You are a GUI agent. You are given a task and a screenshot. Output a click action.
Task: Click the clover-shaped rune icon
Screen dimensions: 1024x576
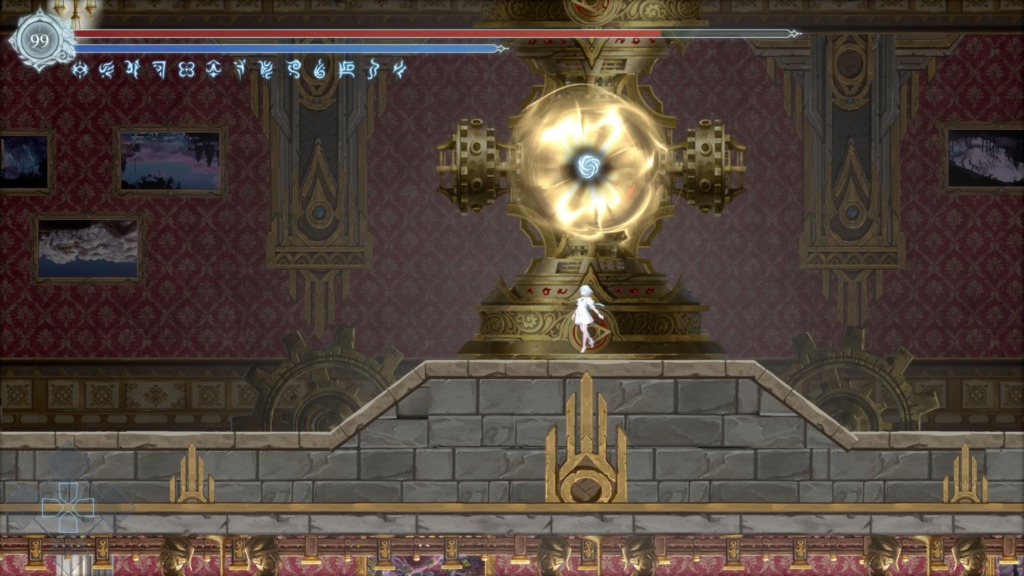186,69
